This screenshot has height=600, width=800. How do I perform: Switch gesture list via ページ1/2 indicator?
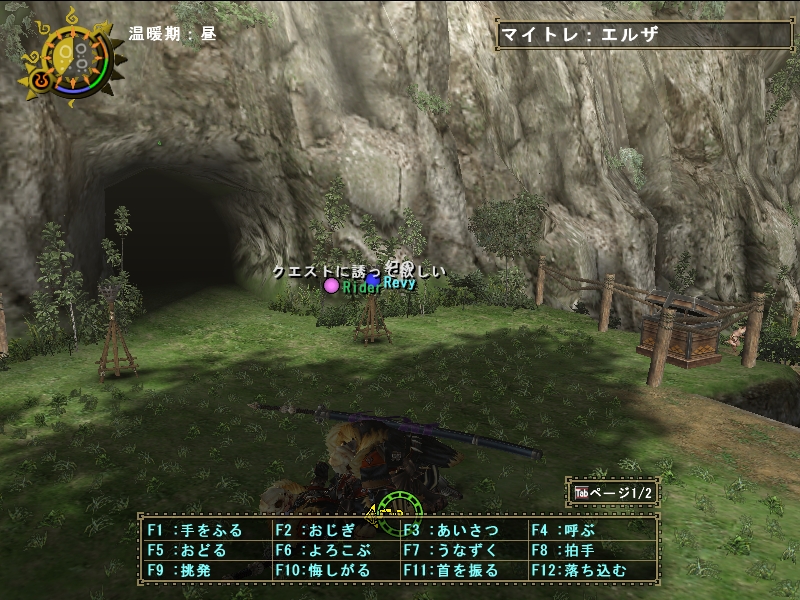(612, 493)
